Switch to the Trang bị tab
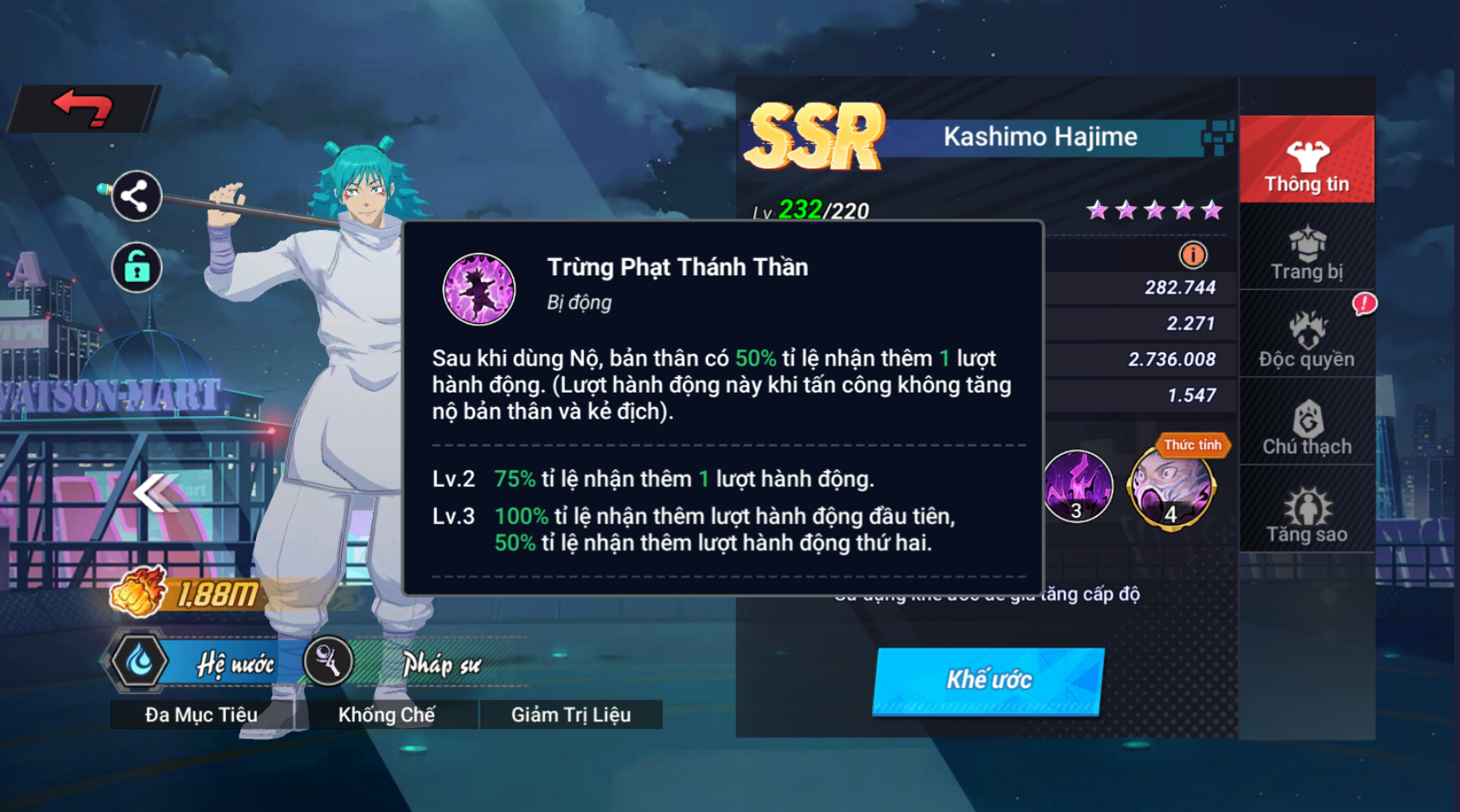 [x=1306, y=253]
